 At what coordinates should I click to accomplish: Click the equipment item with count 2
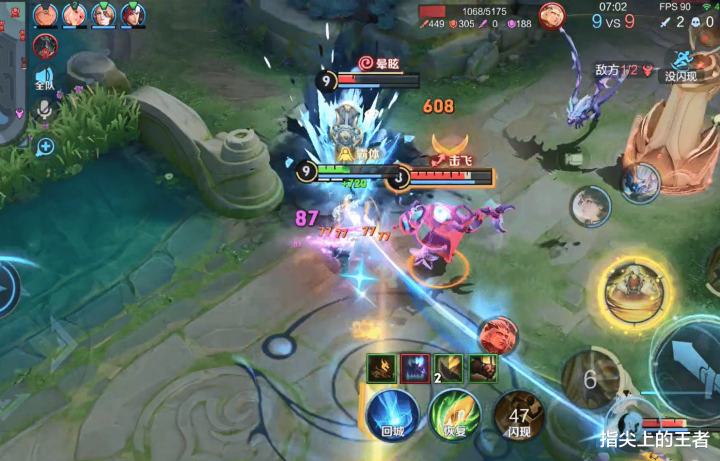[x=449, y=368]
